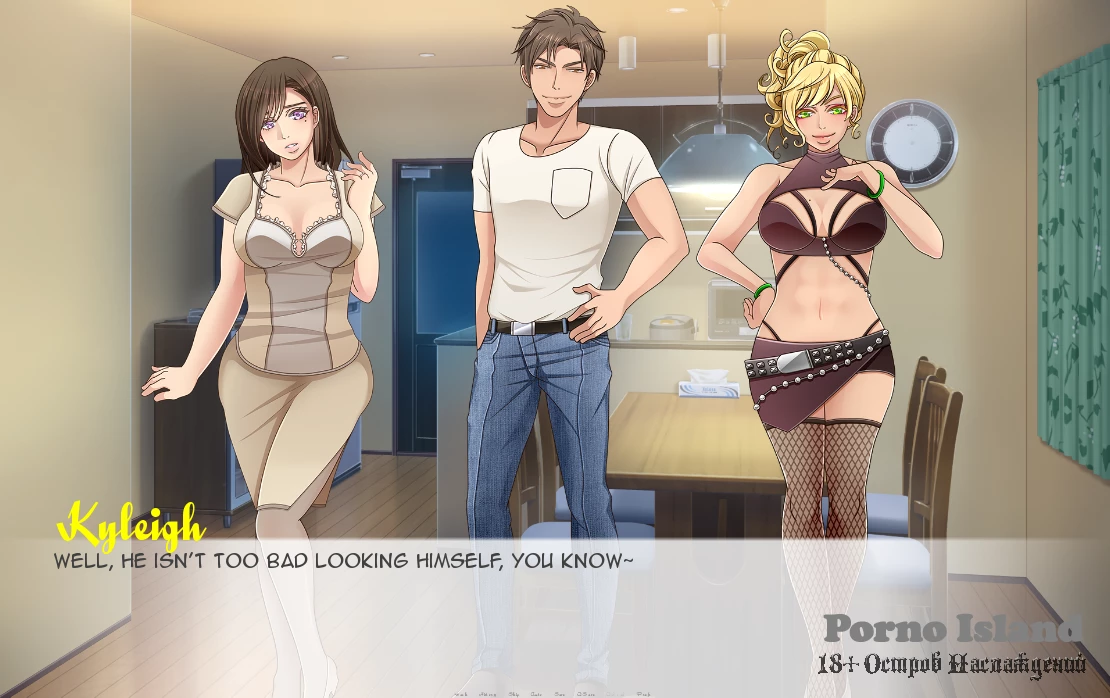Turn on Auto-advance mode
Image resolution: width=1110 pixels, height=698 pixels.
click(536, 694)
